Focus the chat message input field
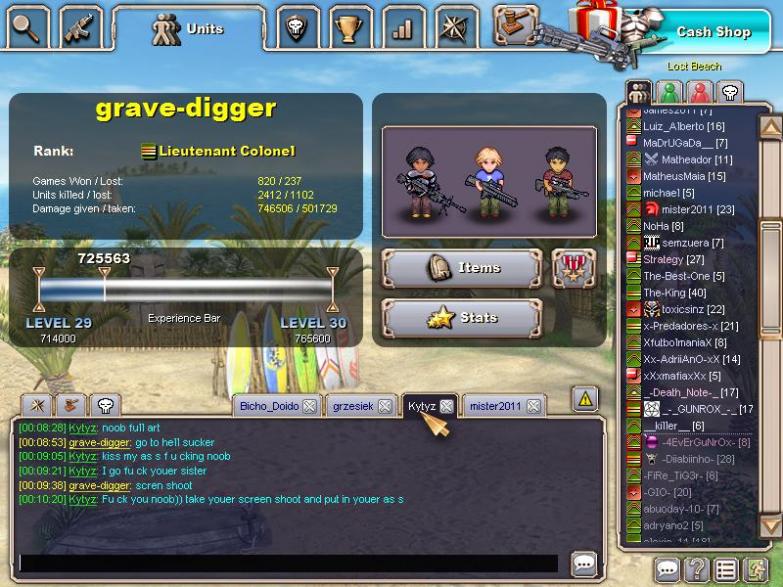 [288, 563]
